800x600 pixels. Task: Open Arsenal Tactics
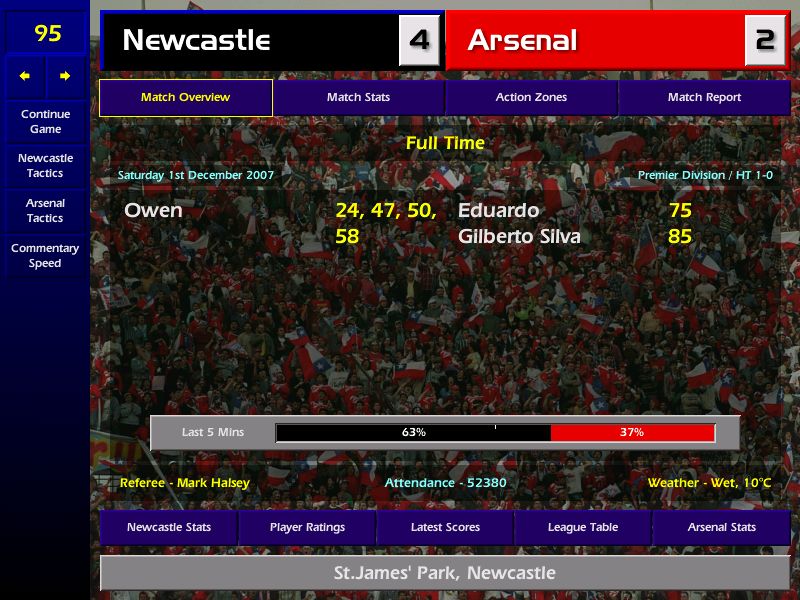(45, 210)
